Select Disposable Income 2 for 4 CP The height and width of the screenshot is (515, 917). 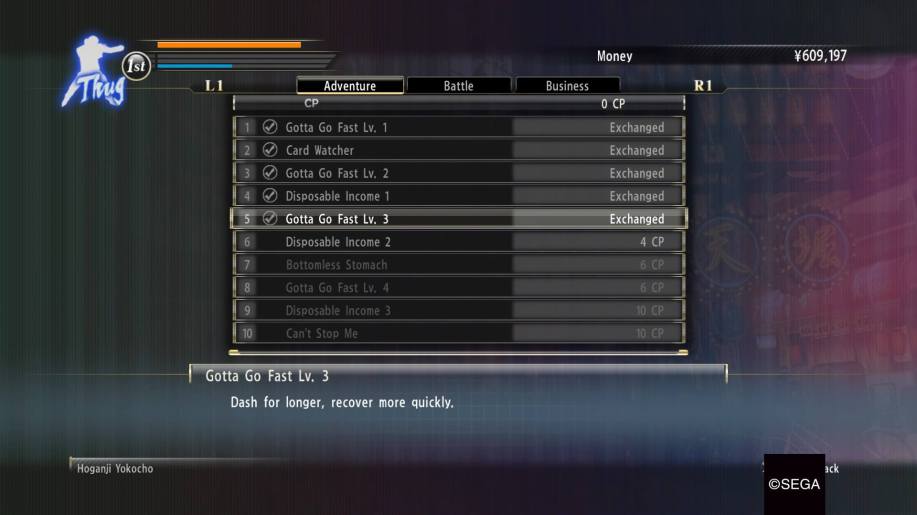click(x=460, y=242)
